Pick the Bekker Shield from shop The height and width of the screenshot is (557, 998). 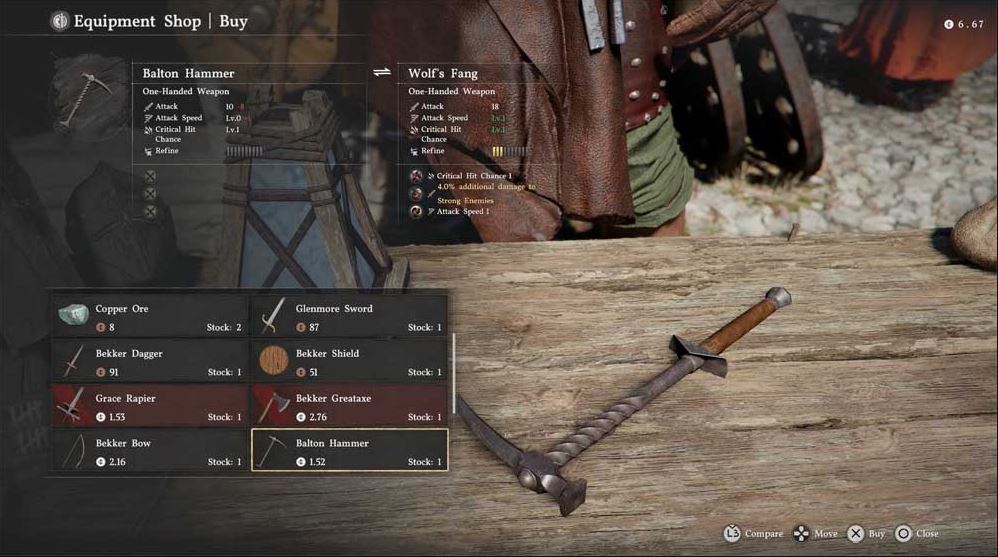click(349, 361)
